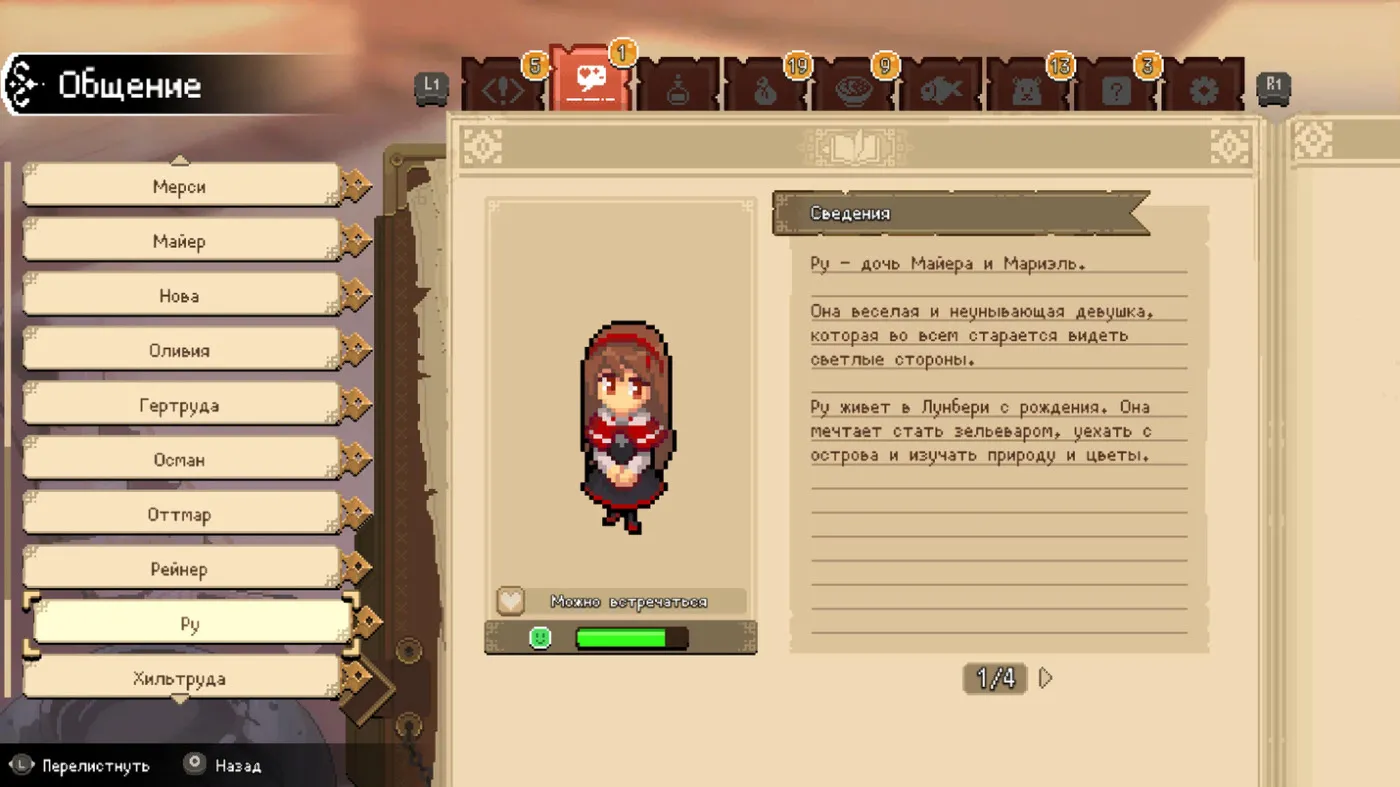Select Рейнер from the characters

[180, 570]
